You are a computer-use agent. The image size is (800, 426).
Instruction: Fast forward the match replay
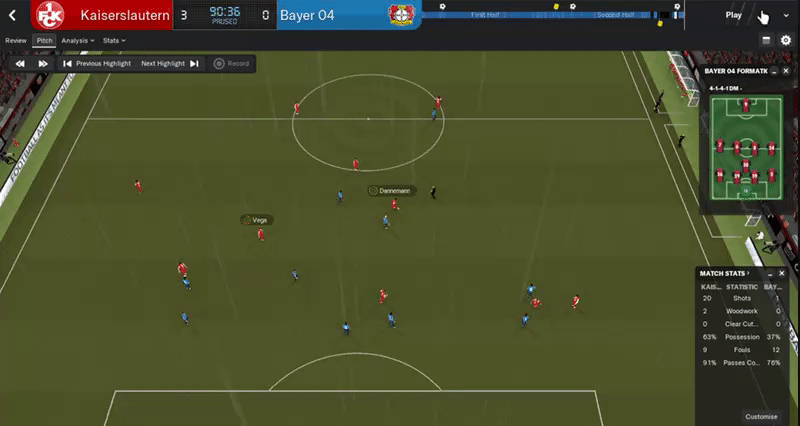(43, 64)
